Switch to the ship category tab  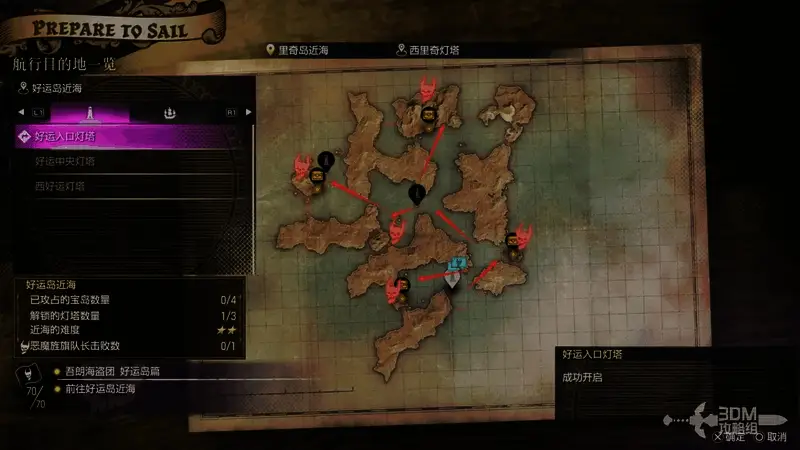170,113
